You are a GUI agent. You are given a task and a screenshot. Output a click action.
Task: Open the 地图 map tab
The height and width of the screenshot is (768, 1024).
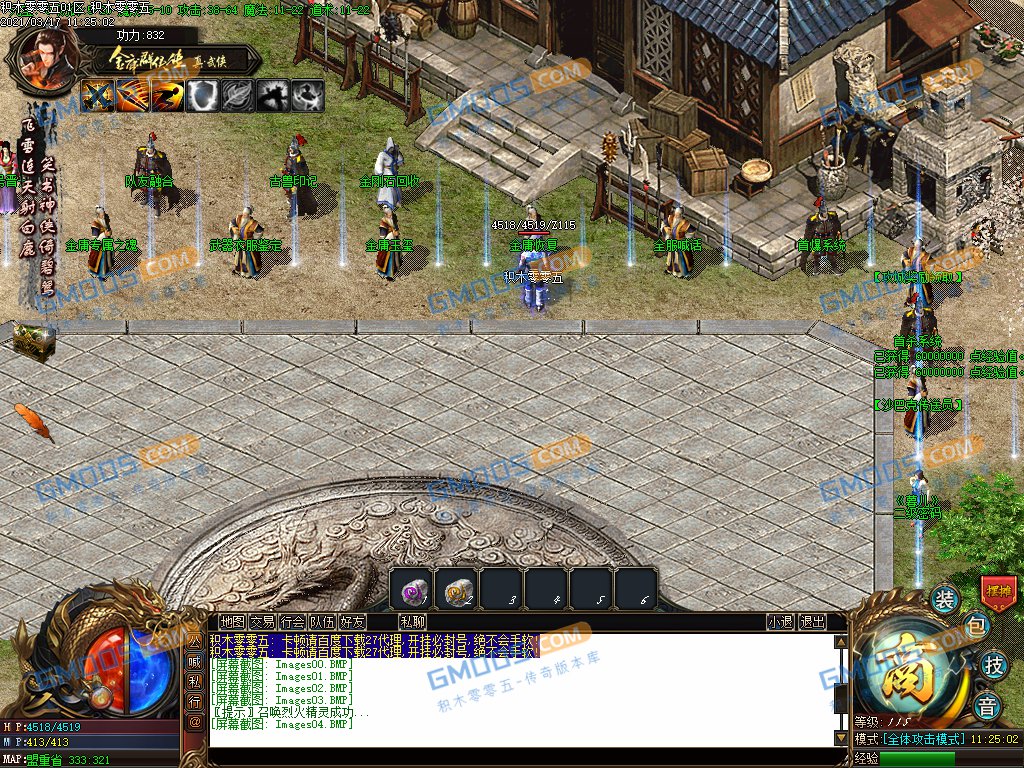pyautogui.click(x=232, y=622)
